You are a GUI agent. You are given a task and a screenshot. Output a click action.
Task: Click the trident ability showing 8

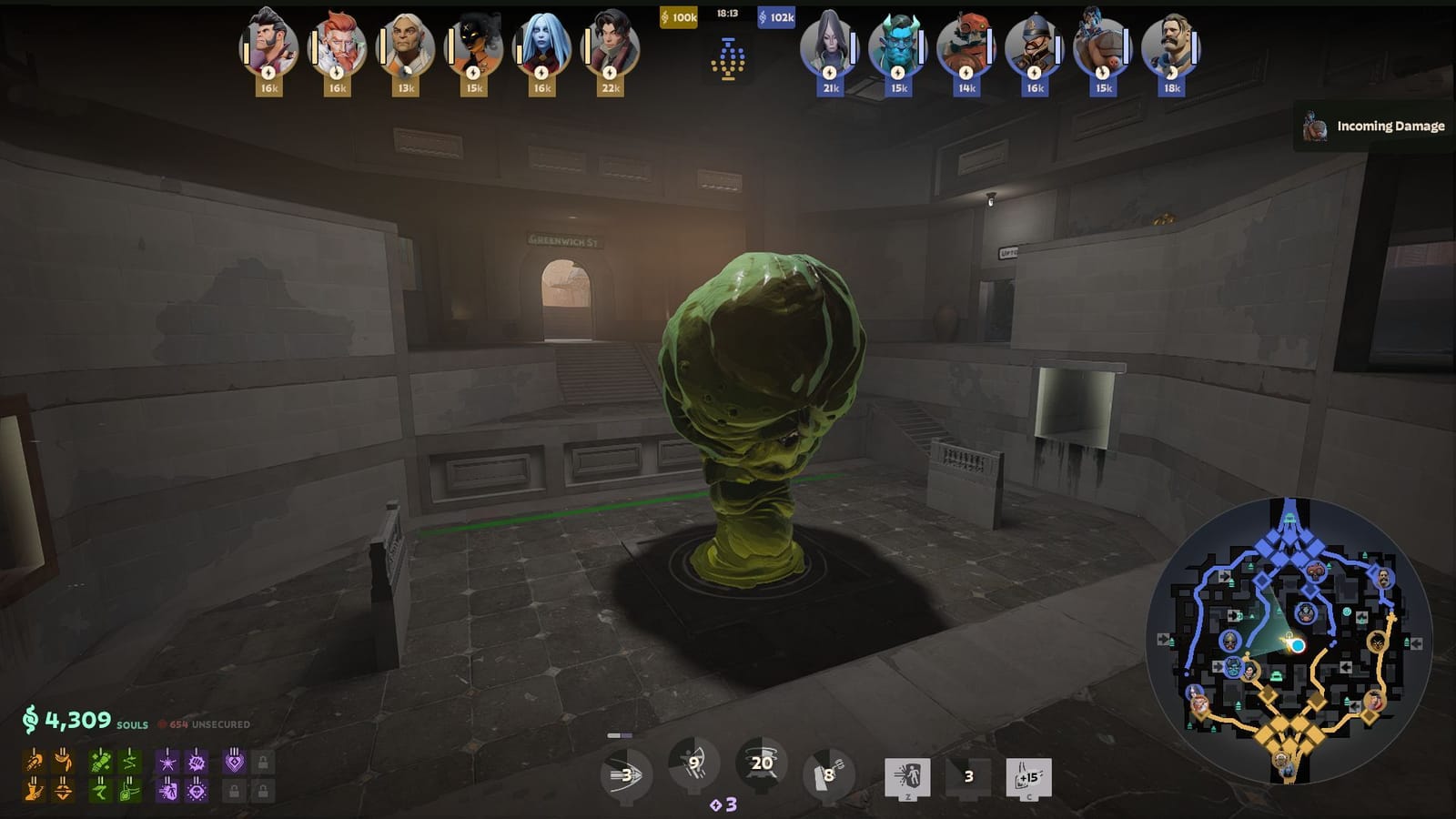[826, 773]
